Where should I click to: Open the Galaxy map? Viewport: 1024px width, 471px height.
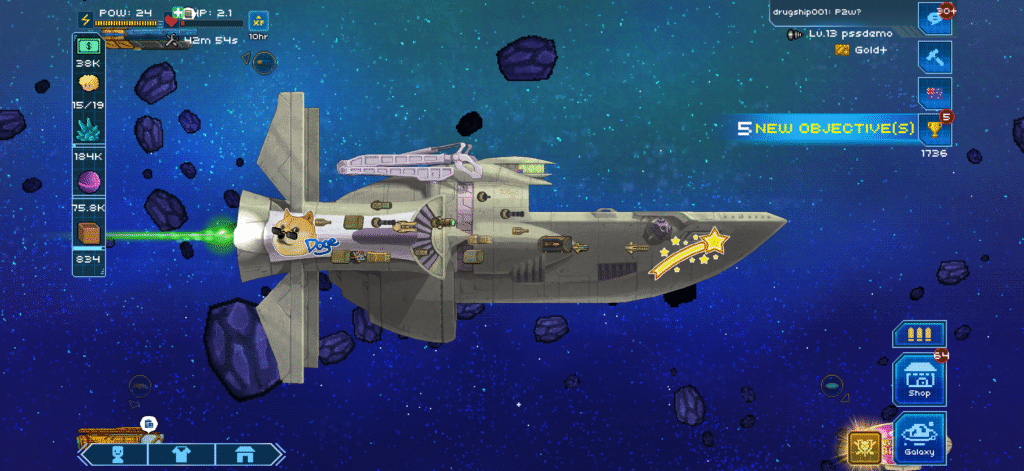coord(919,438)
